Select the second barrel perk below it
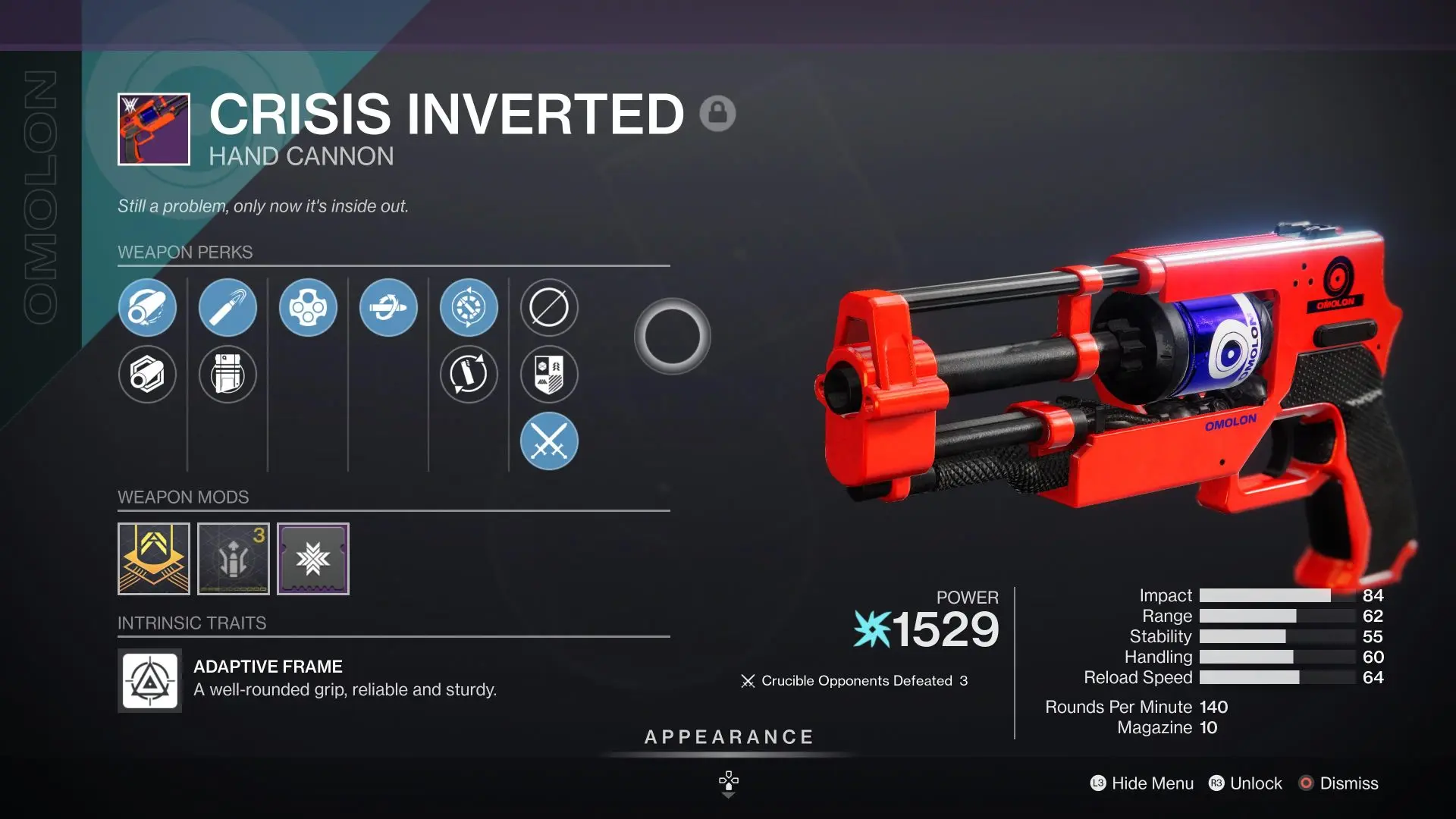Image resolution: width=1456 pixels, height=819 pixels. [148, 375]
